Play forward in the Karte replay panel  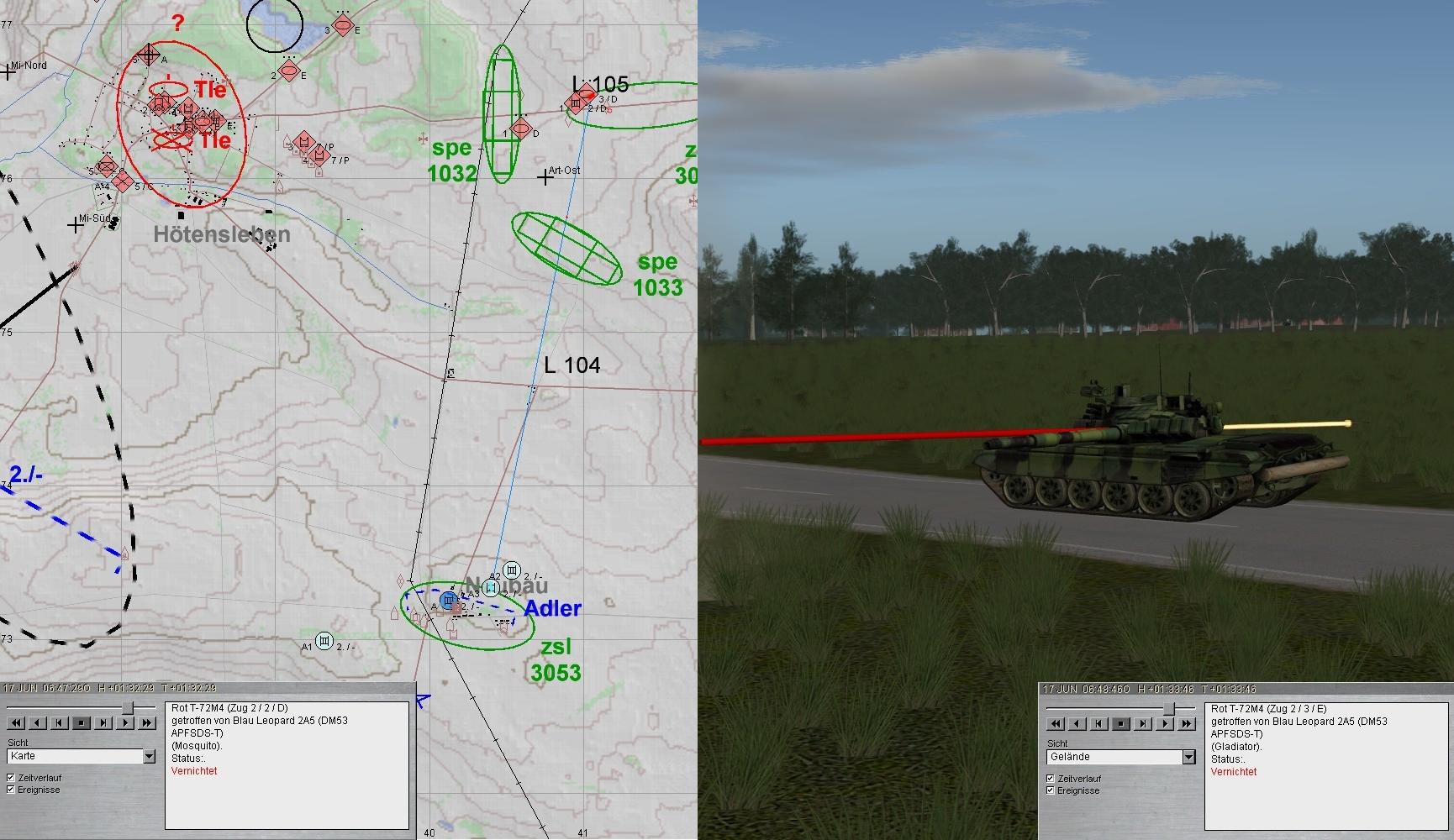(125, 722)
